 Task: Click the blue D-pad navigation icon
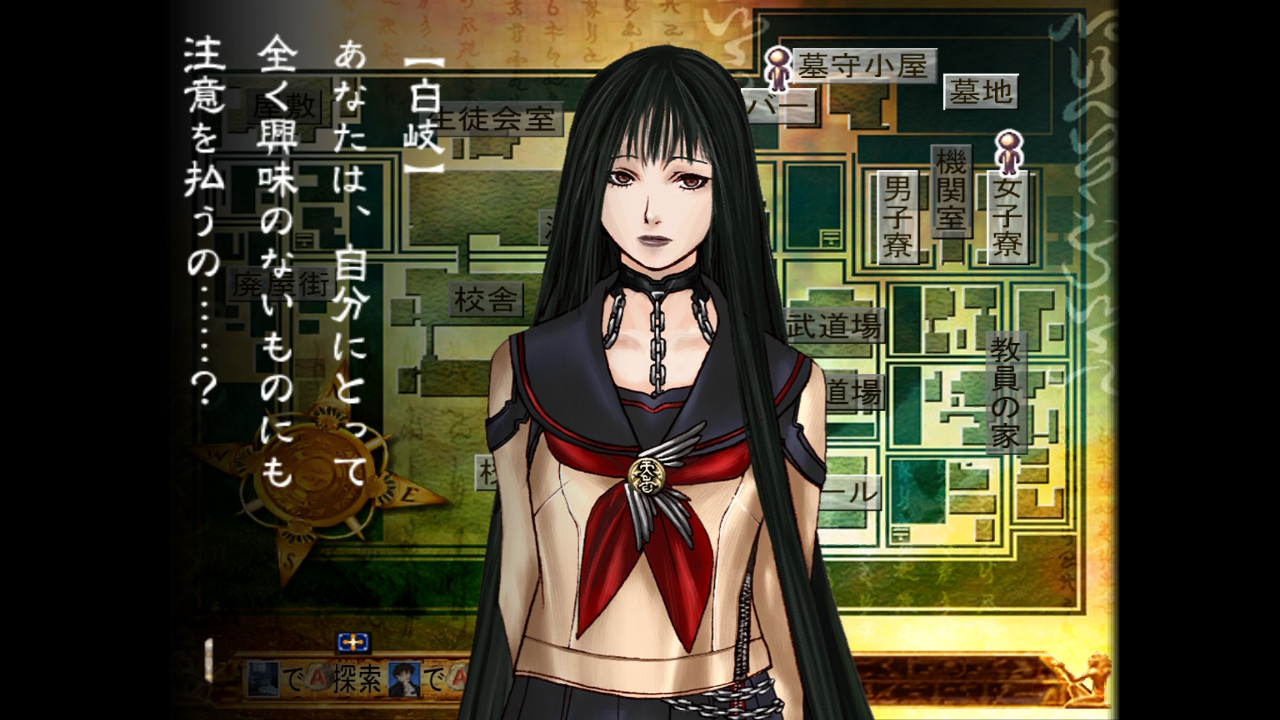click(353, 643)
